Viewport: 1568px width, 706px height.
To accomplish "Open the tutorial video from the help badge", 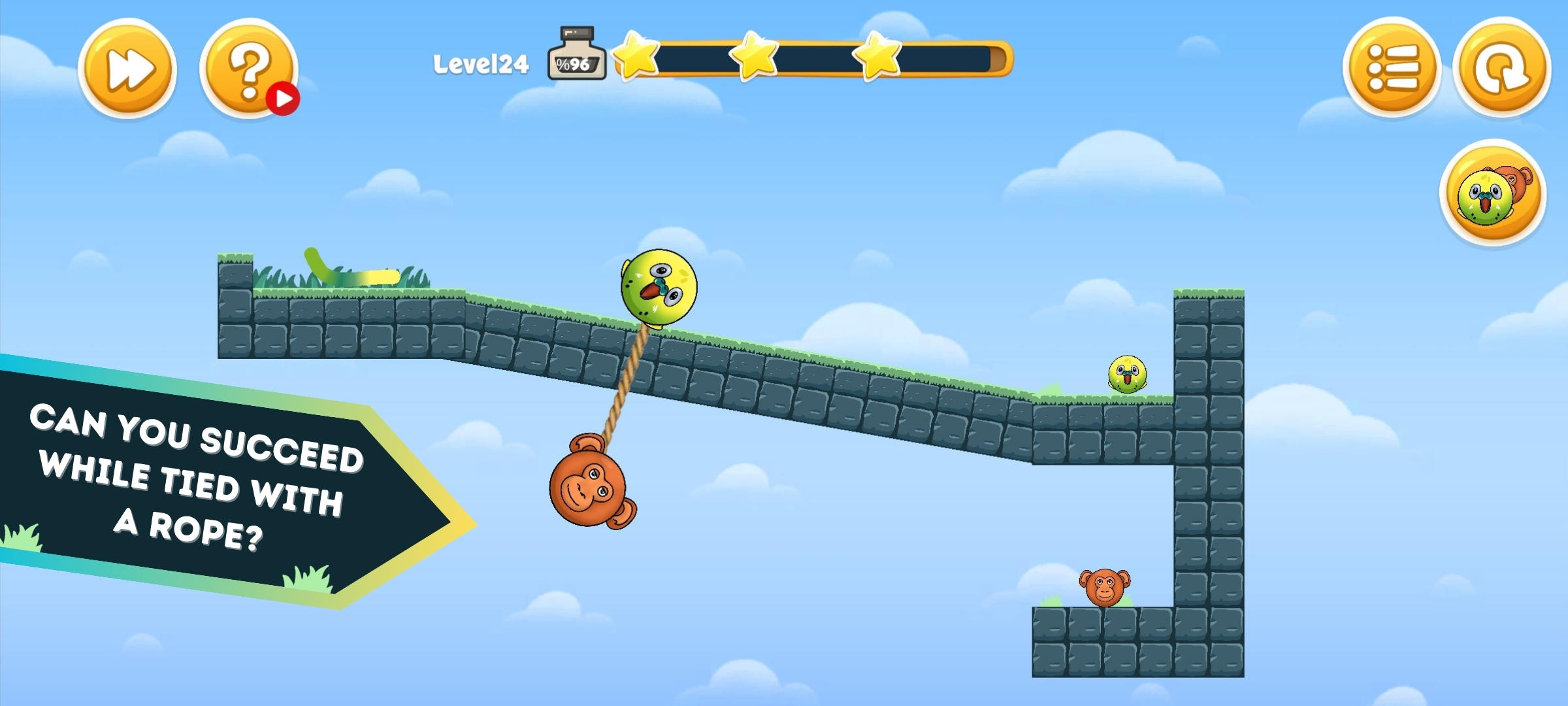I will (286, 97).
